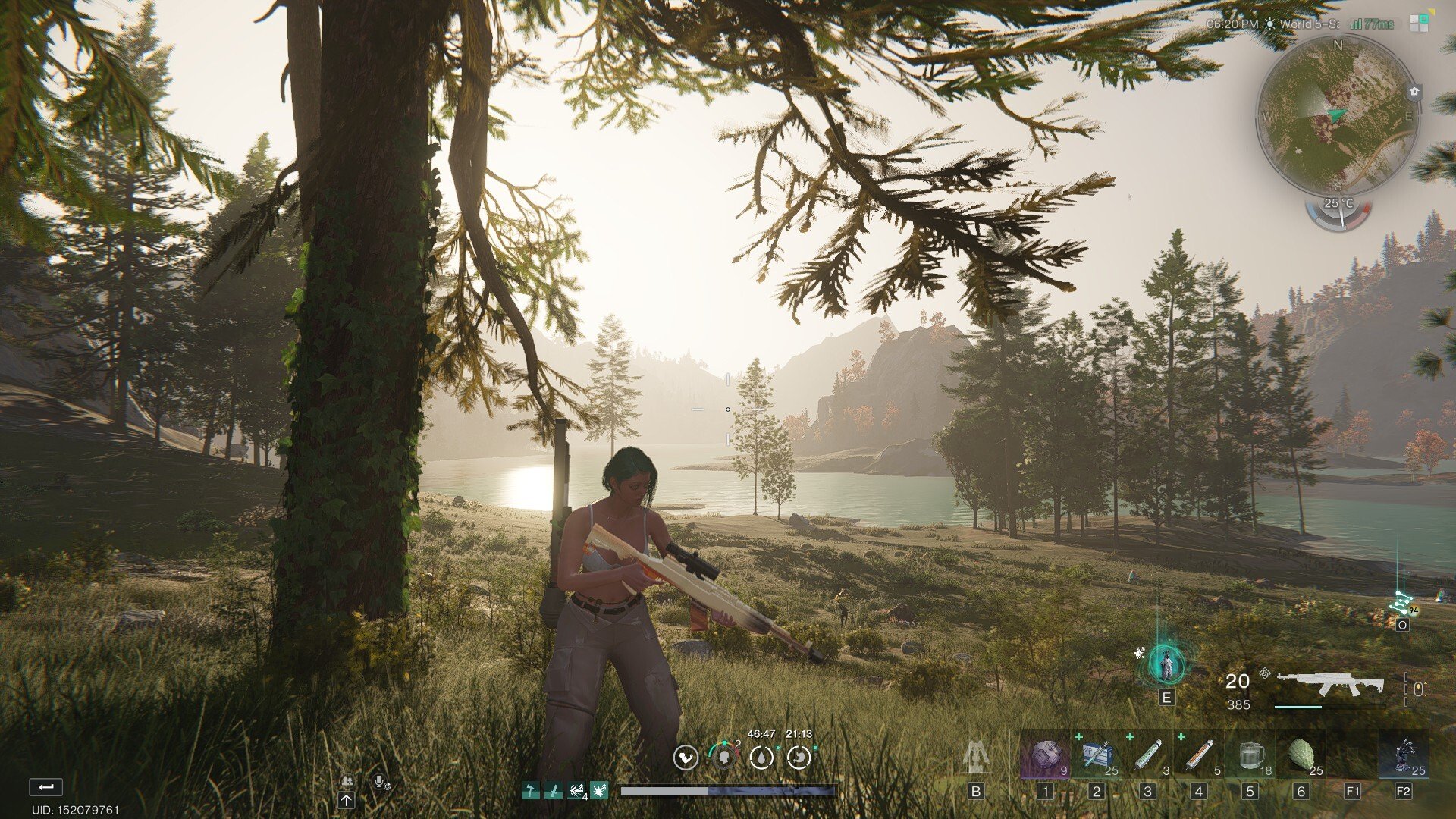Eat the green cactus fruit item
Viewport: 1456px width, 819px height.
[x=1301, y=756]
